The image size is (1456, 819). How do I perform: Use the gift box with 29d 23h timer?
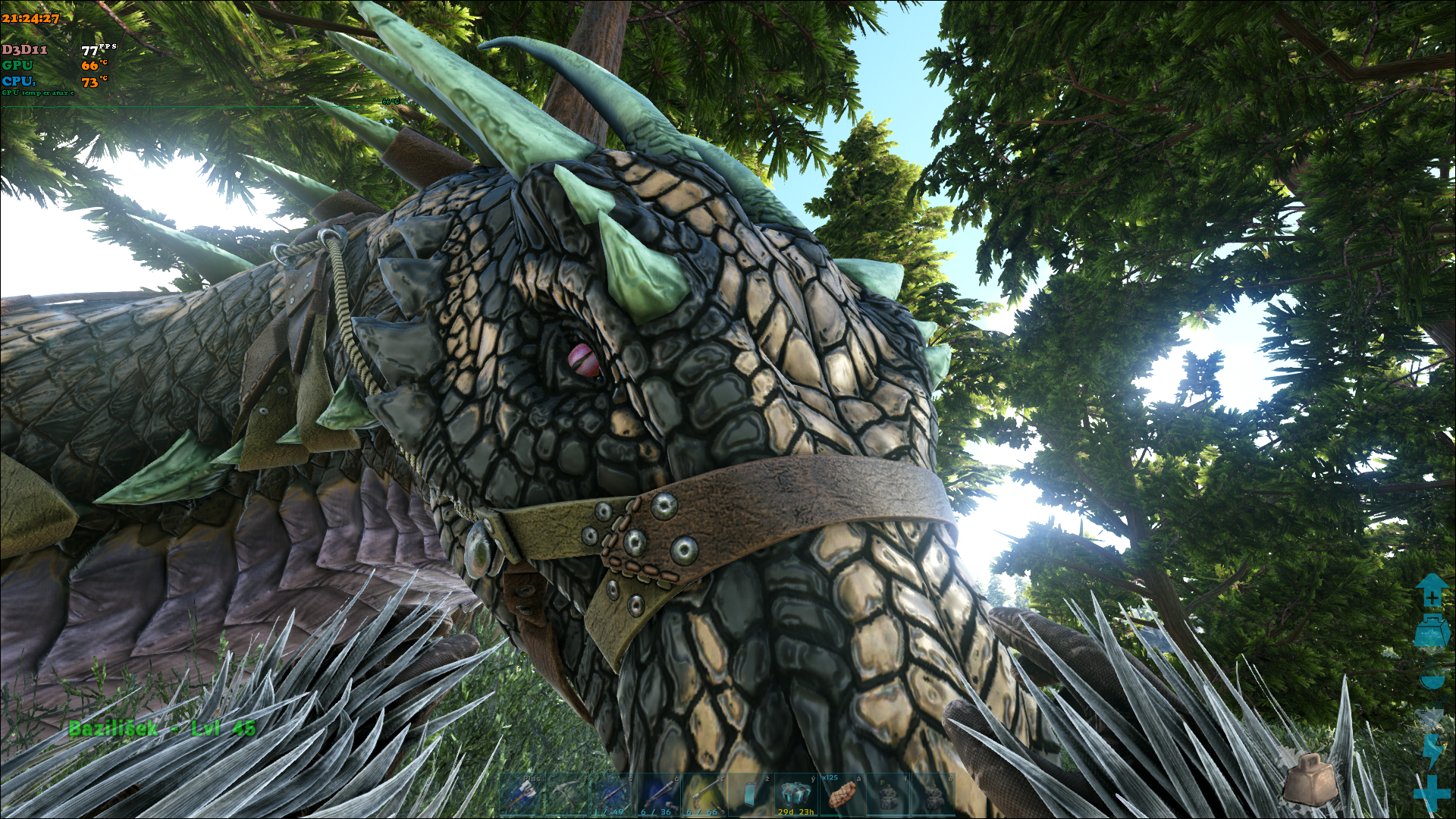pyautogui.click(x=795, y=795)
